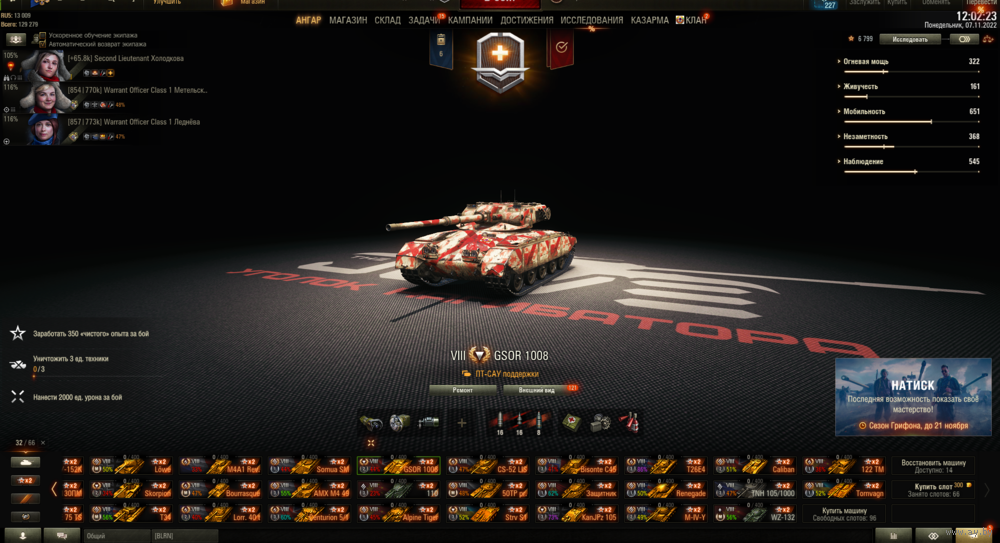
Task: Switch to the Казарма (Barracks) tab
Action: coord(650,20)
